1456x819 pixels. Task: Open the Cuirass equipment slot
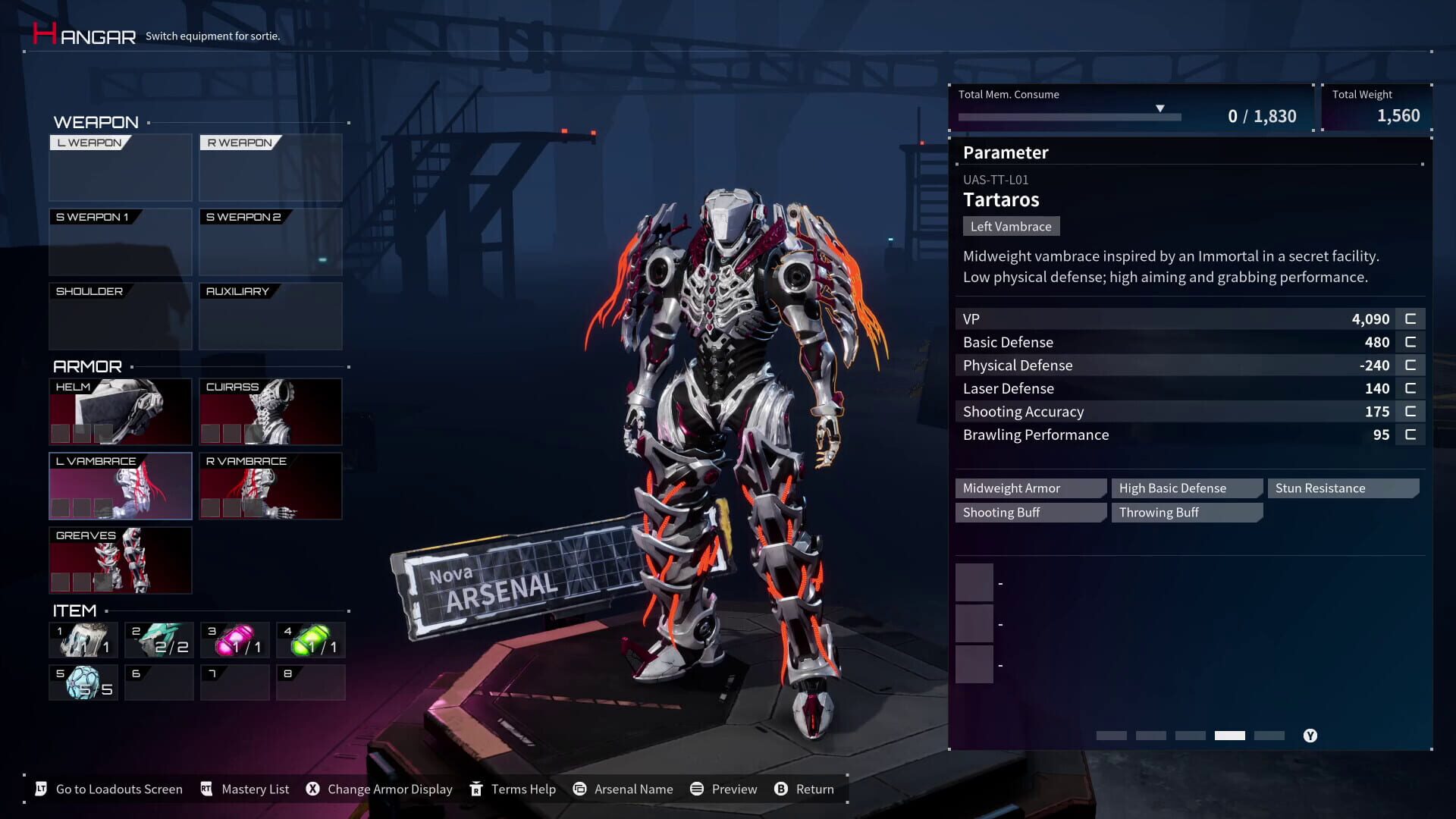click(x=271, y=411)
